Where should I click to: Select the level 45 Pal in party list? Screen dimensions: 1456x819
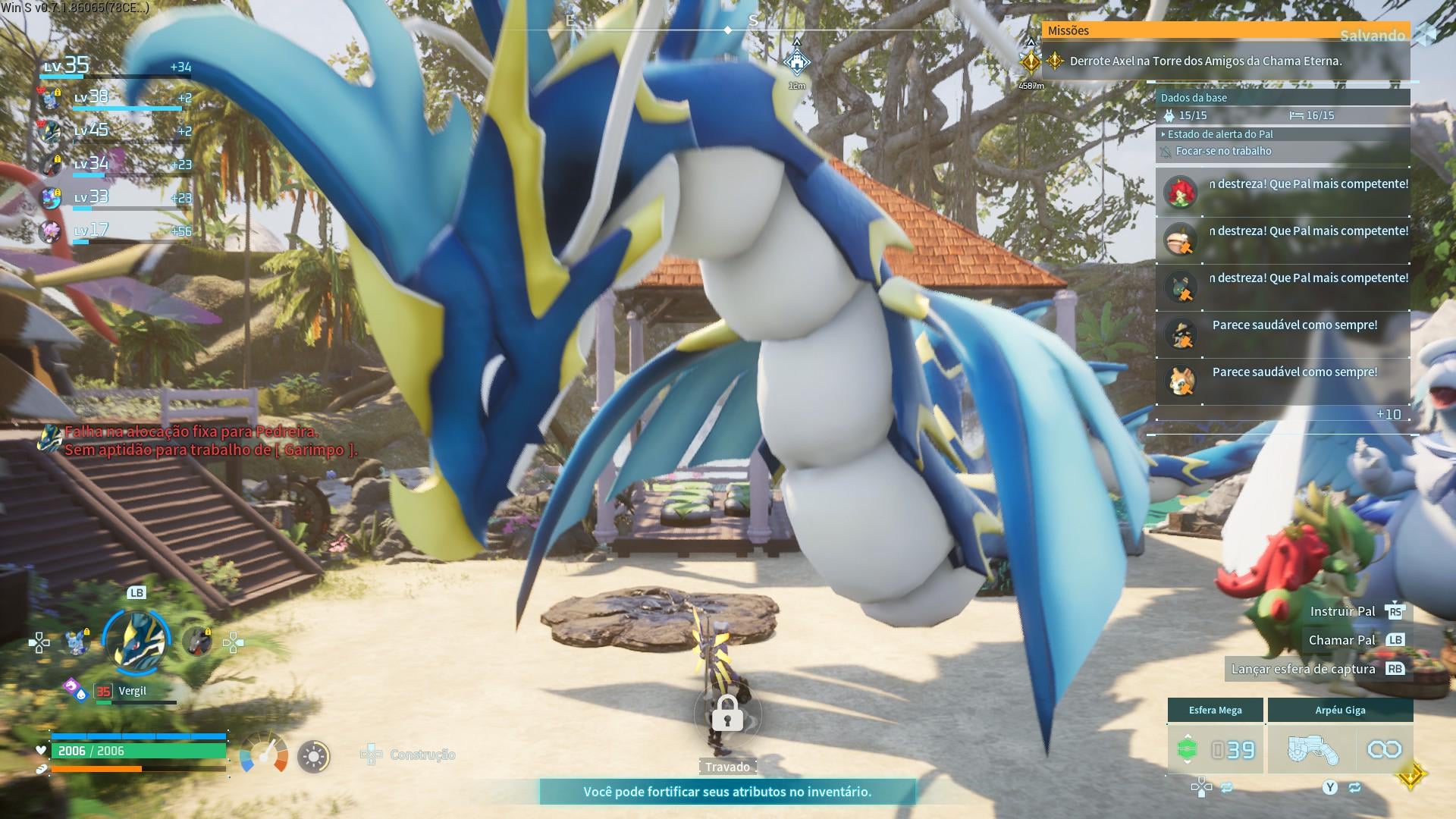[x=51, y=131]
